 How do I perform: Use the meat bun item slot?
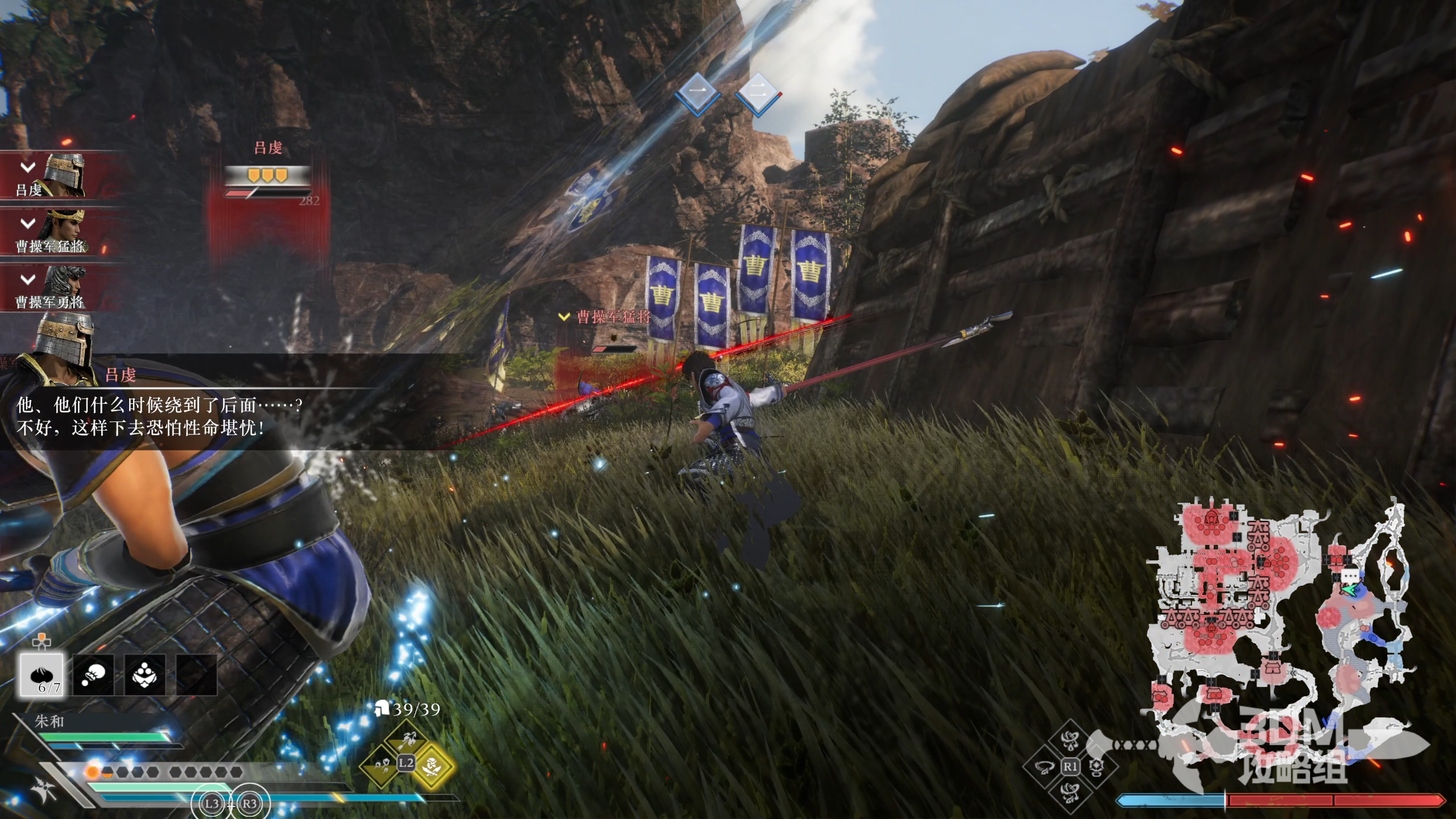click(42, 675)
